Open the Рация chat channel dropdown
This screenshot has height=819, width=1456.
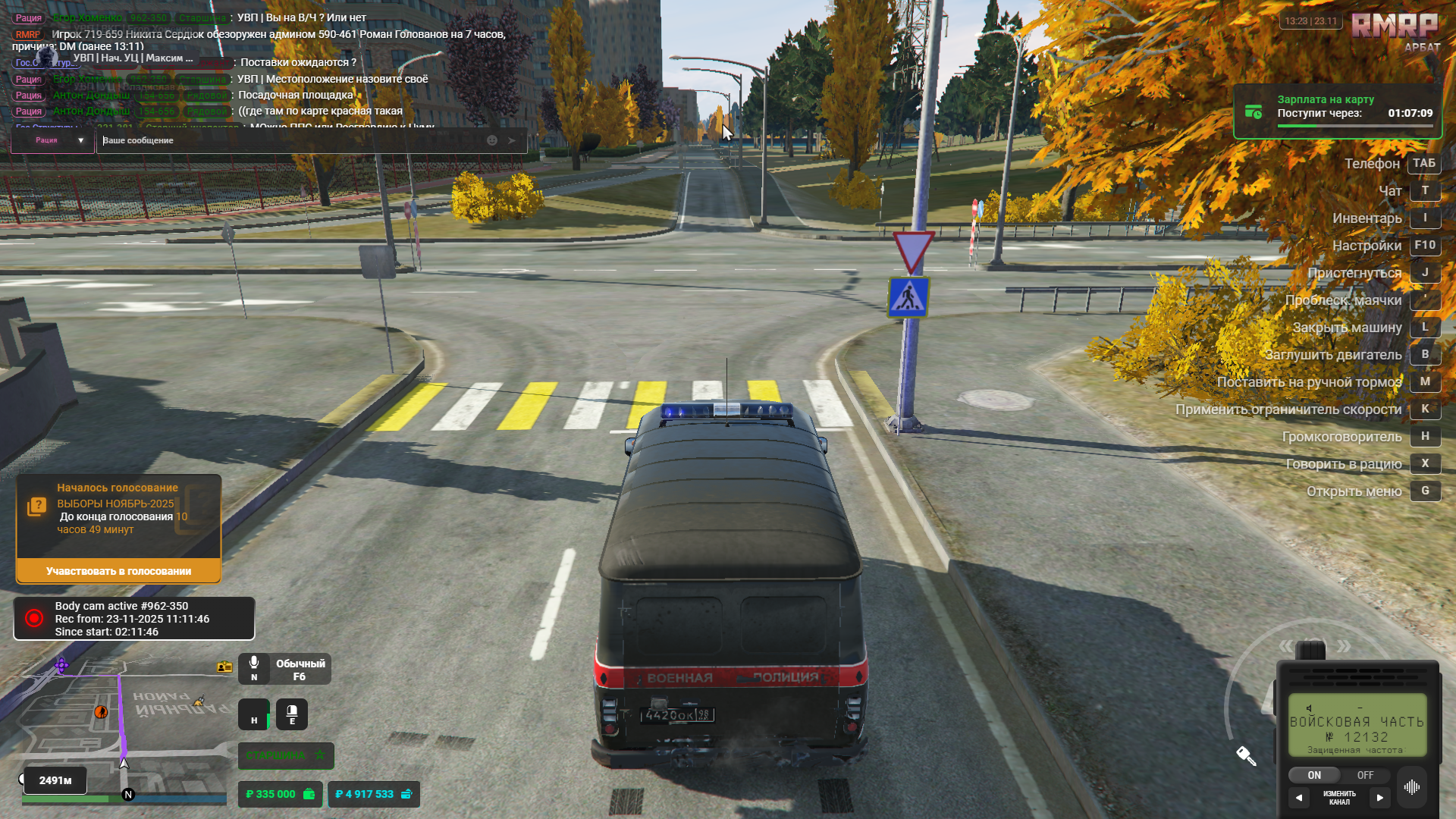click(52, 140)
